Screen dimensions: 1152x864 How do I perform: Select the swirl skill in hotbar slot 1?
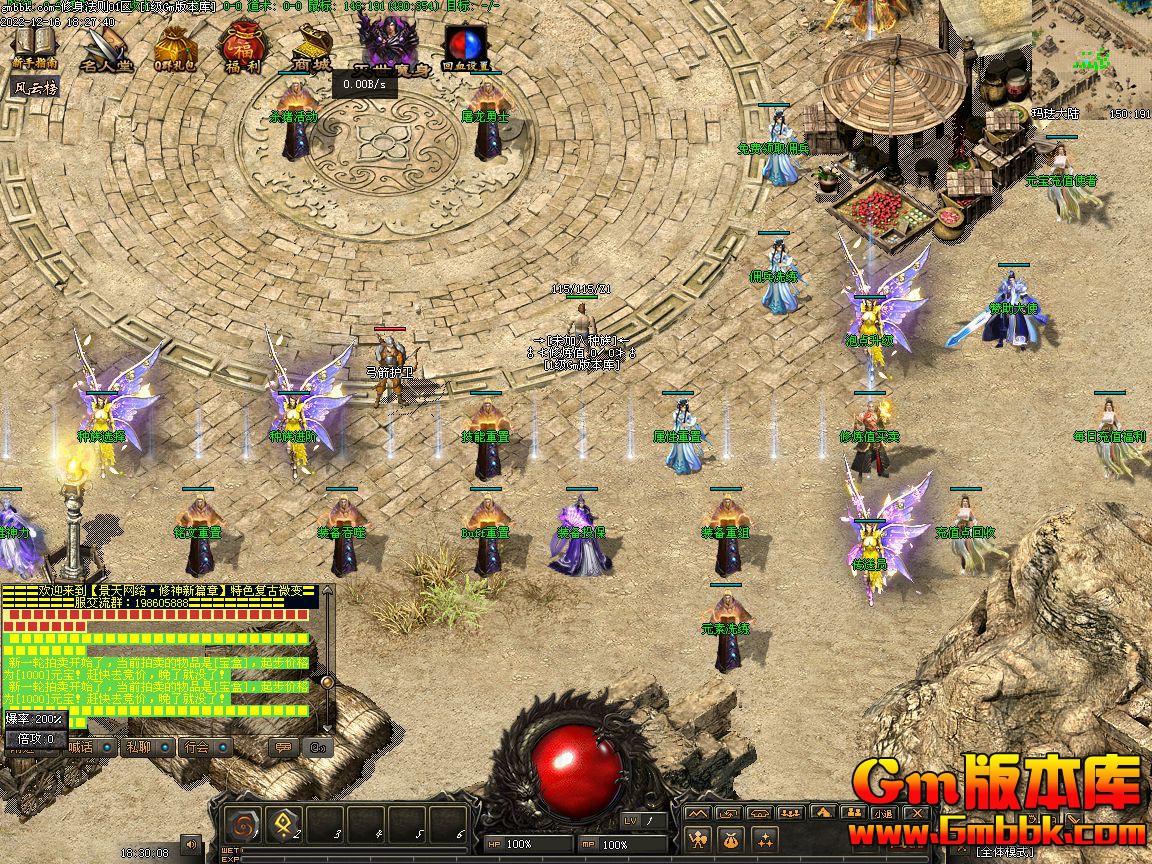click(242, 826)
